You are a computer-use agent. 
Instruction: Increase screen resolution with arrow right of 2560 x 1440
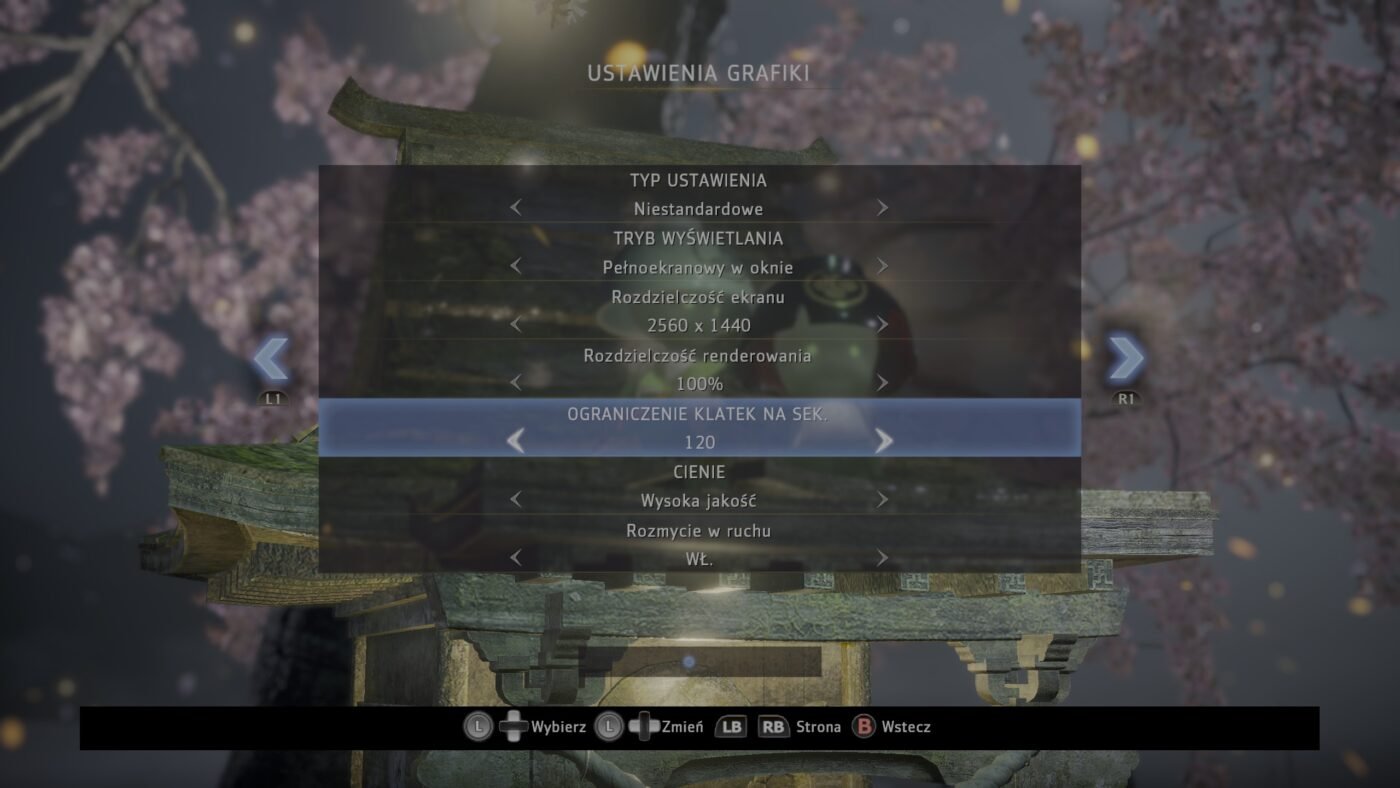(882, 324)
